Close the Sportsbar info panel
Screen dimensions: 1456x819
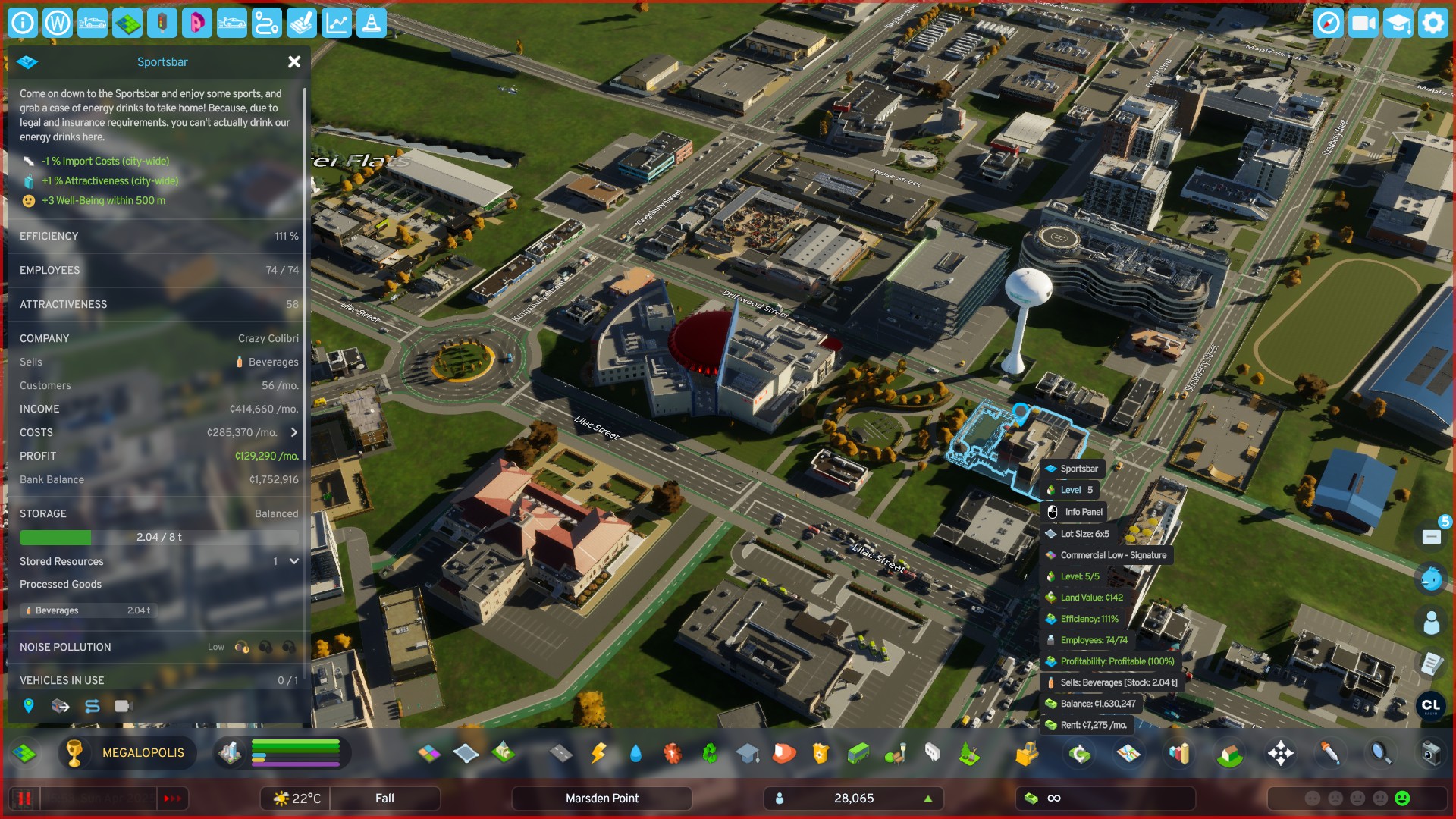click(294, 62)
